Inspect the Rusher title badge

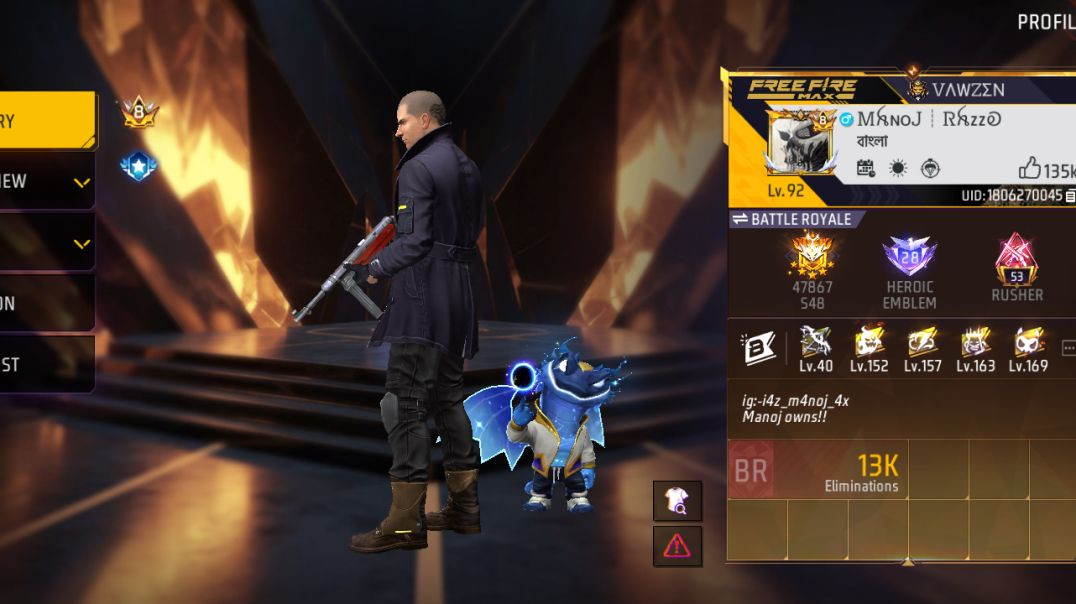coord(1016,261)
